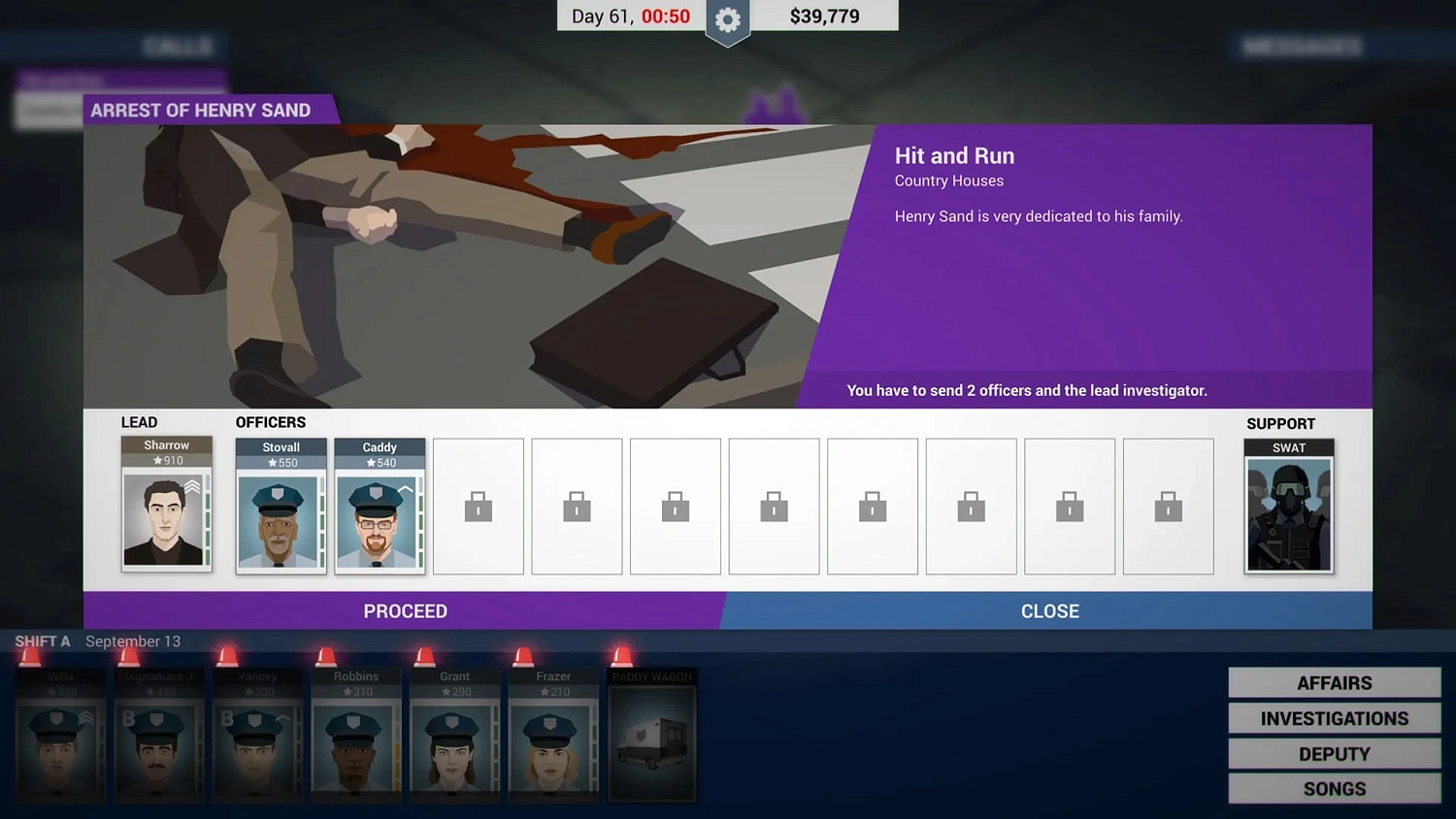
Task: Click the siren above the Paddy Wagon
Action: pyautogui.click(x=620, y=656)
